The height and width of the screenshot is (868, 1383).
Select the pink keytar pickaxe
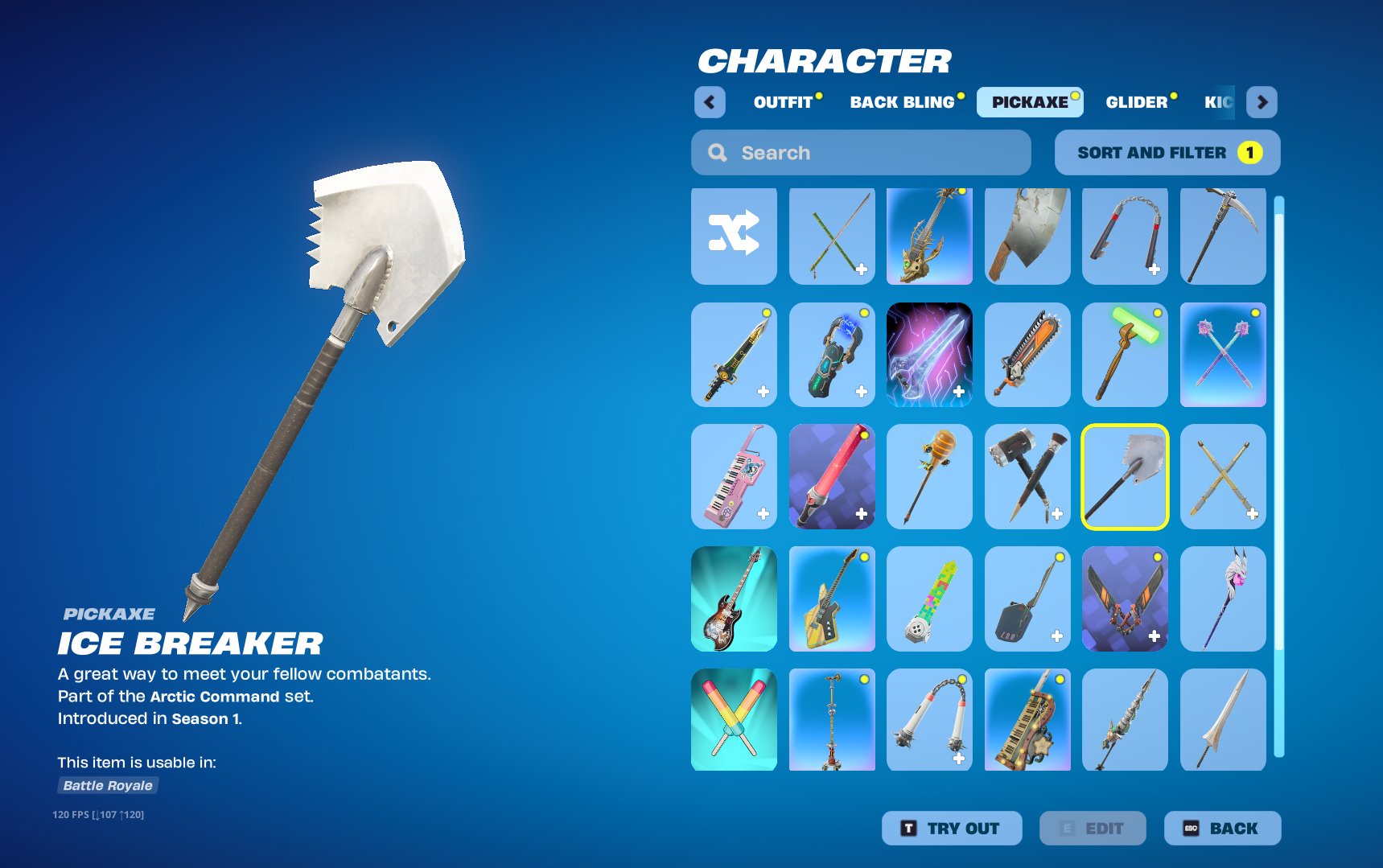click(x=733, y=477)
